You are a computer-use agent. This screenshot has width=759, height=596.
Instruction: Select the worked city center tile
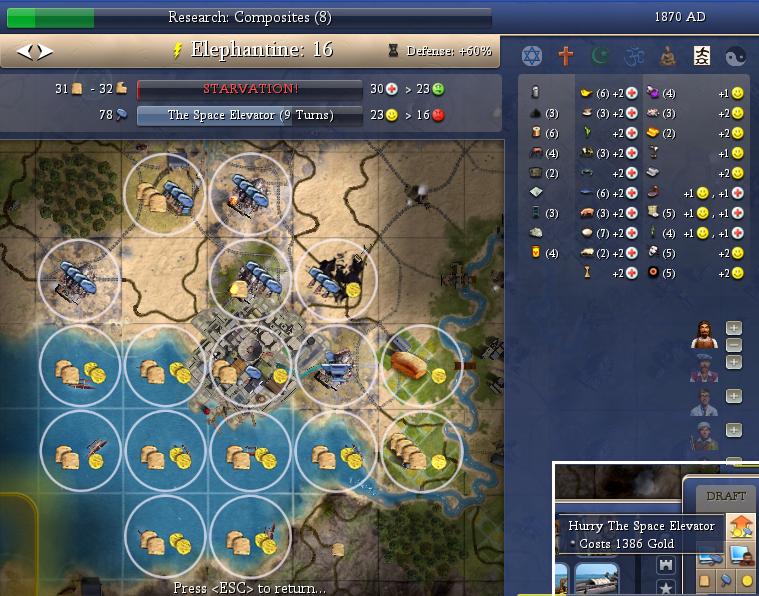tap(251, 364)
